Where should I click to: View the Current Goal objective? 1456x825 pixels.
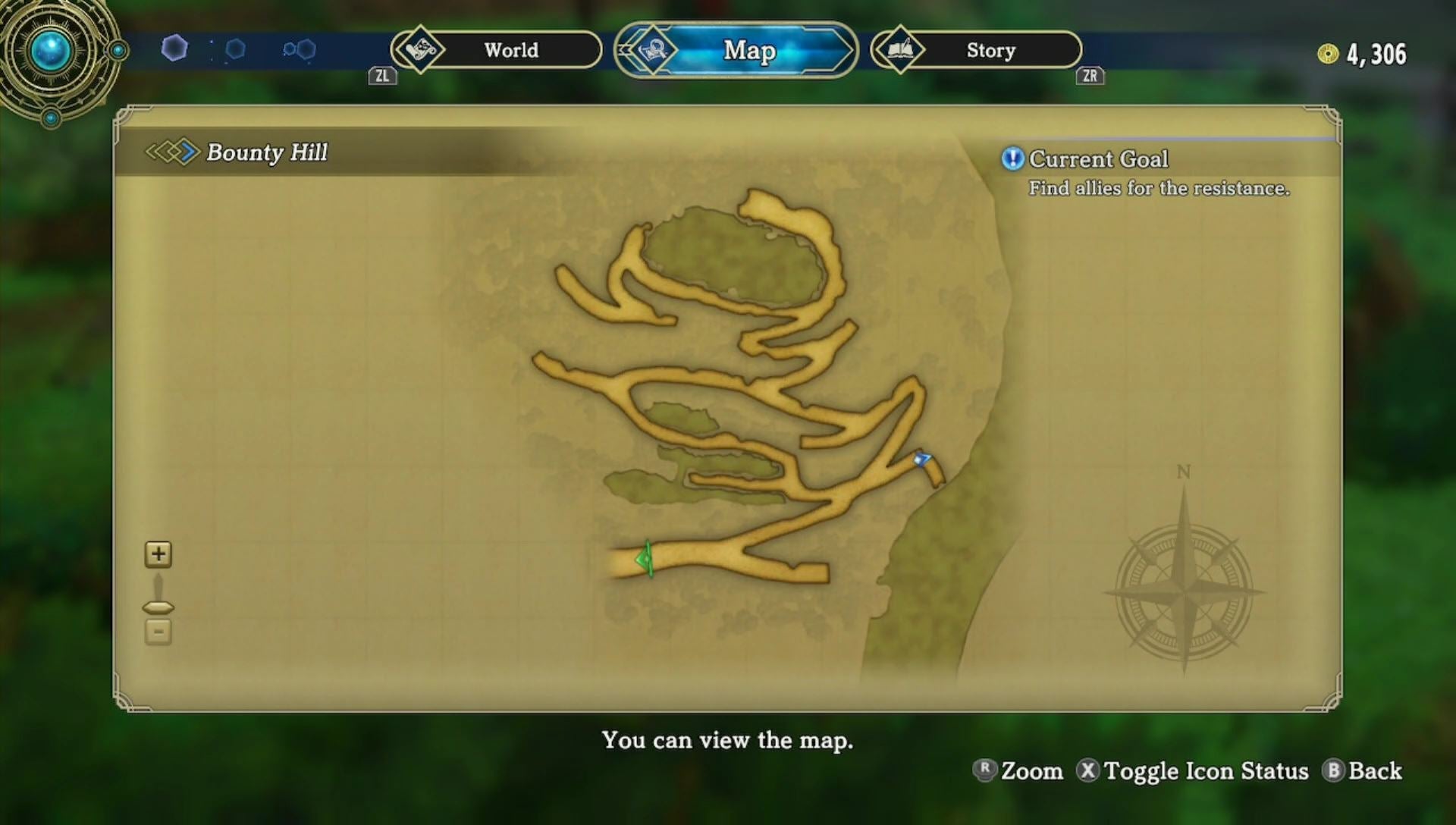point(1098,159)
